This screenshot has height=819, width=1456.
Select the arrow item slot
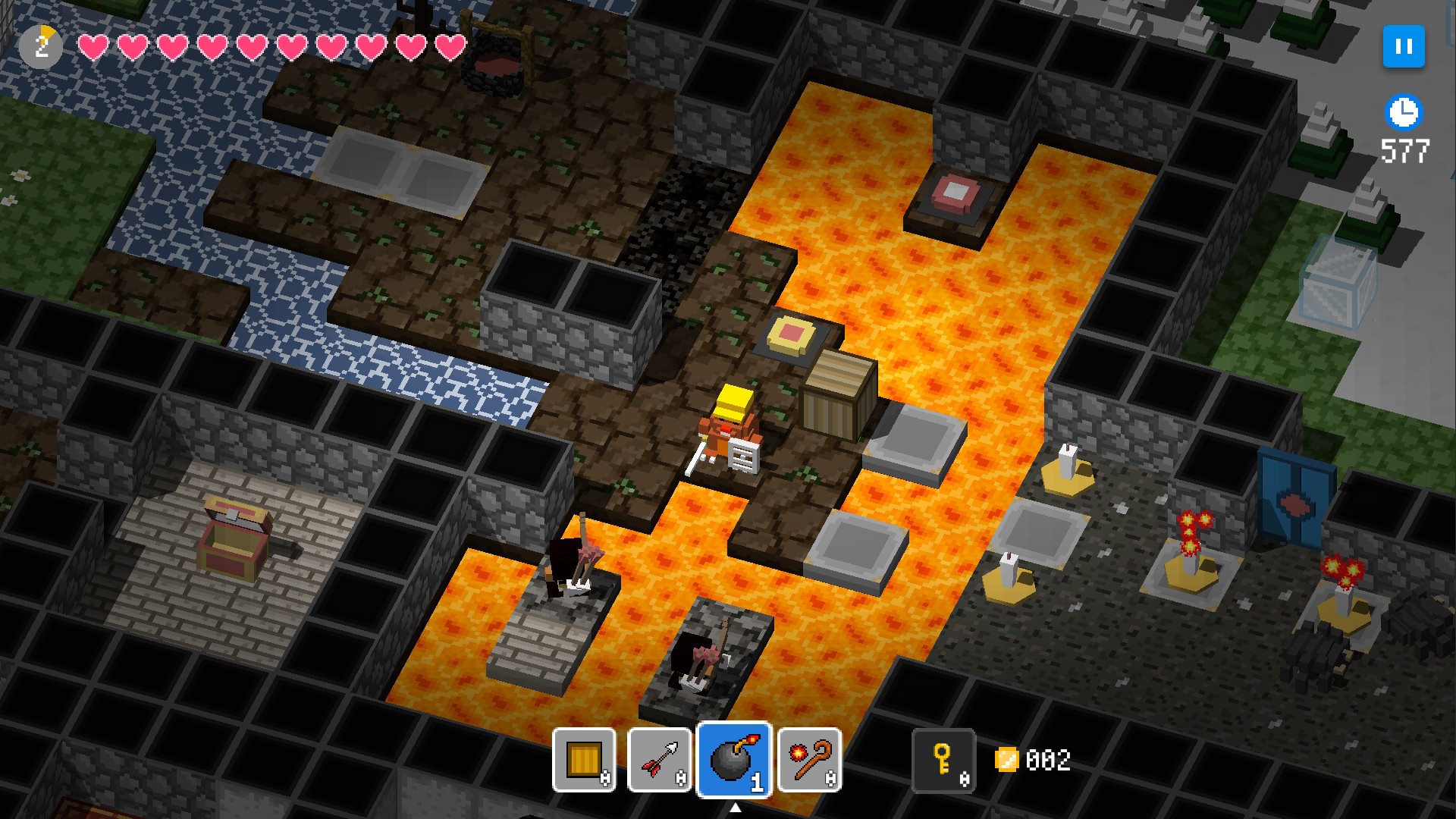(x=659, y=761)
